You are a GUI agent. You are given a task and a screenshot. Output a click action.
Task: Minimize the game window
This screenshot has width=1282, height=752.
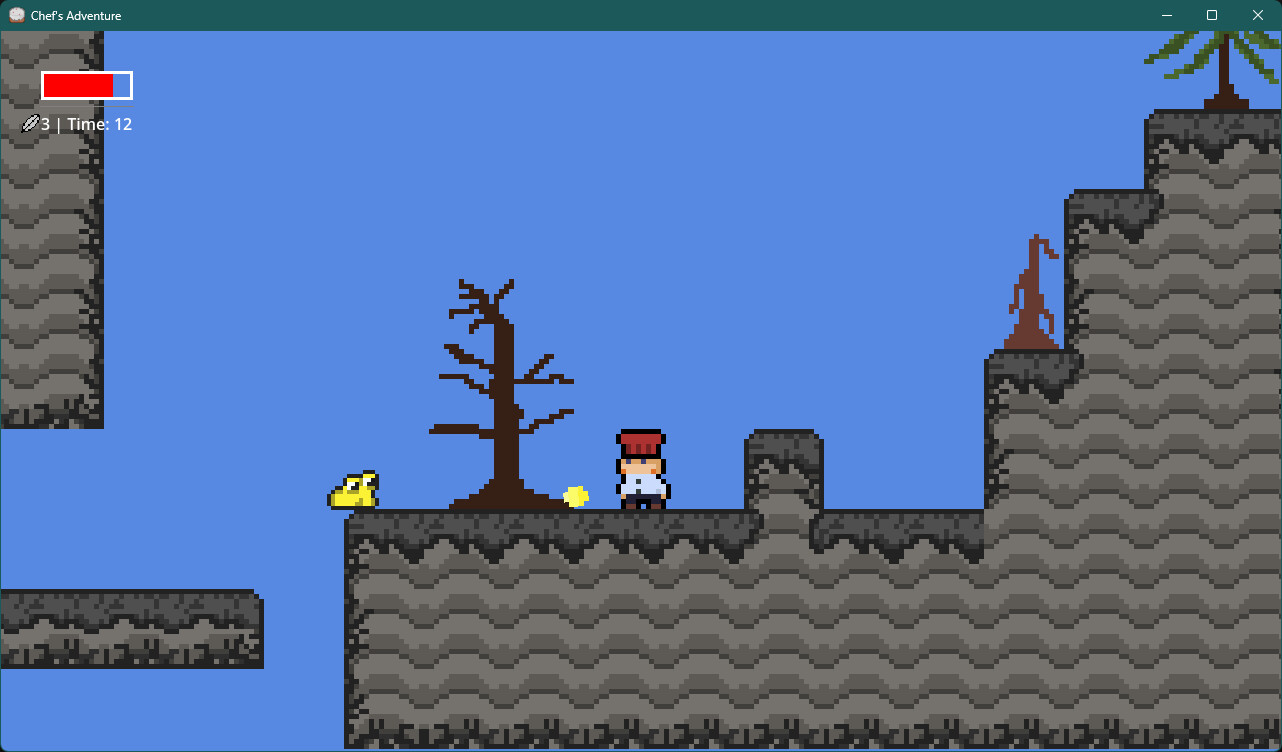[x=1166, y=15]
